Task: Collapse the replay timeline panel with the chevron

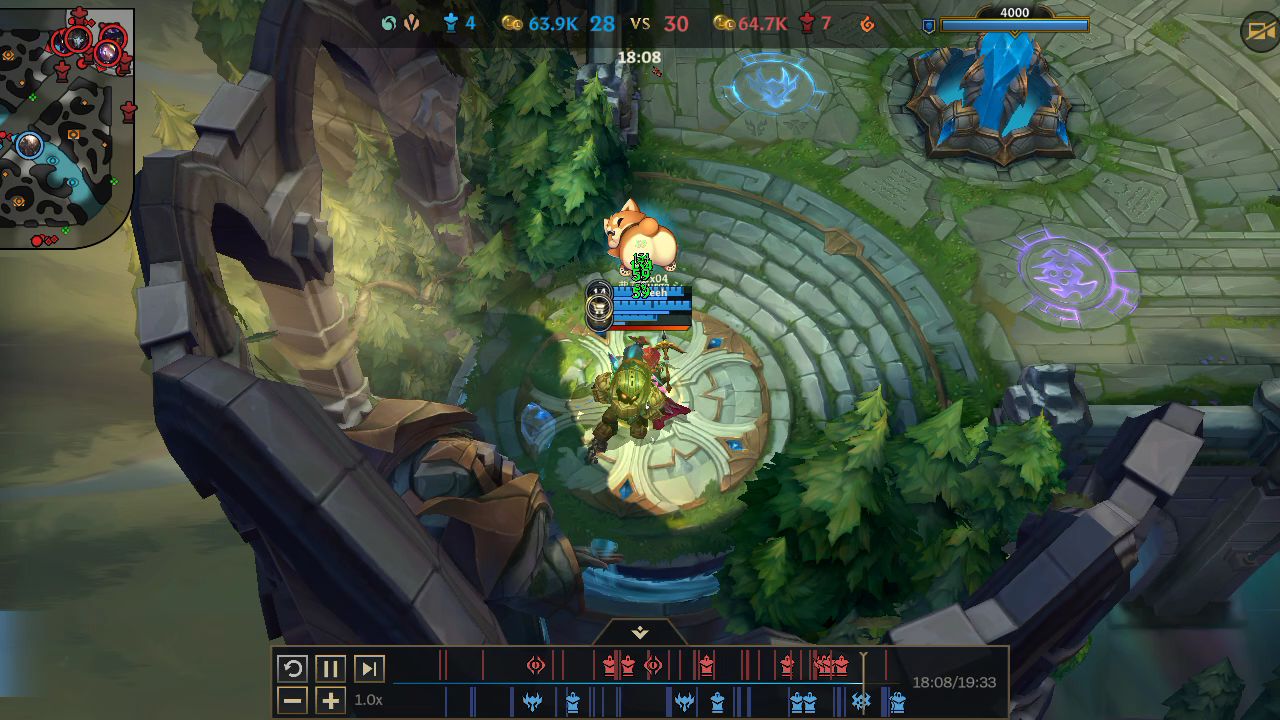Action: click(x=640, y=633)
